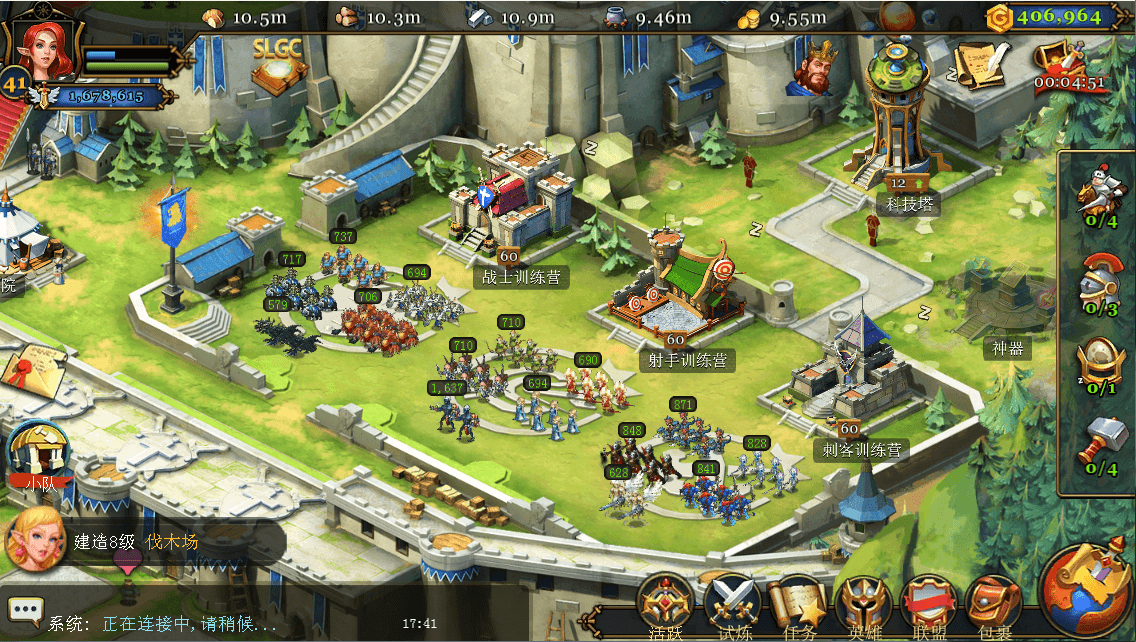Open the 试炼 crossed swords trials
The image size is (1136, 642).
[734, 605]
